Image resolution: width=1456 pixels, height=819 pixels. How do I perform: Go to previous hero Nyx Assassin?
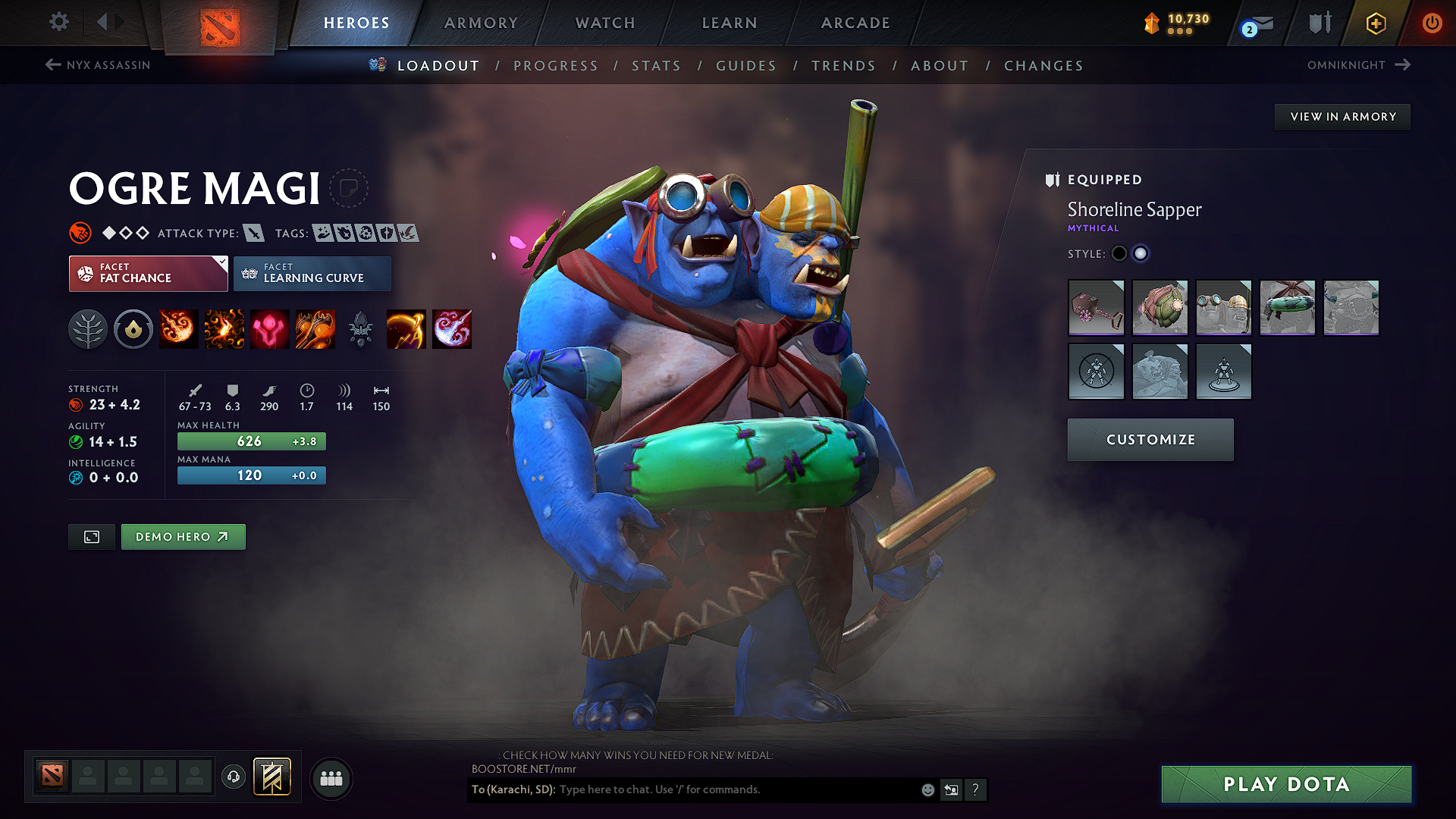click(x=98, y=65)
